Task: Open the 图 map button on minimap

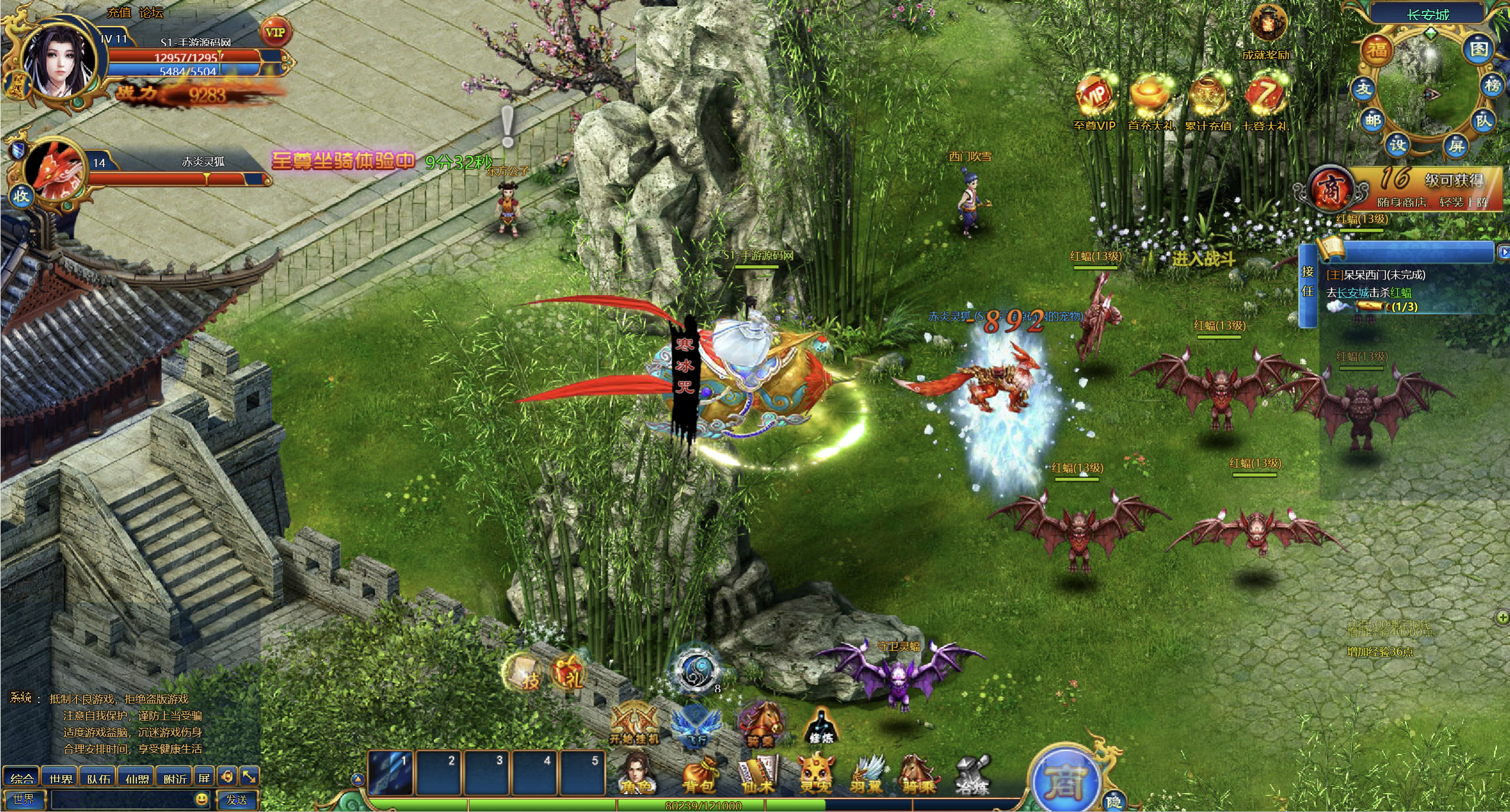Action: pyautogui.click(x=1479, y=49)
